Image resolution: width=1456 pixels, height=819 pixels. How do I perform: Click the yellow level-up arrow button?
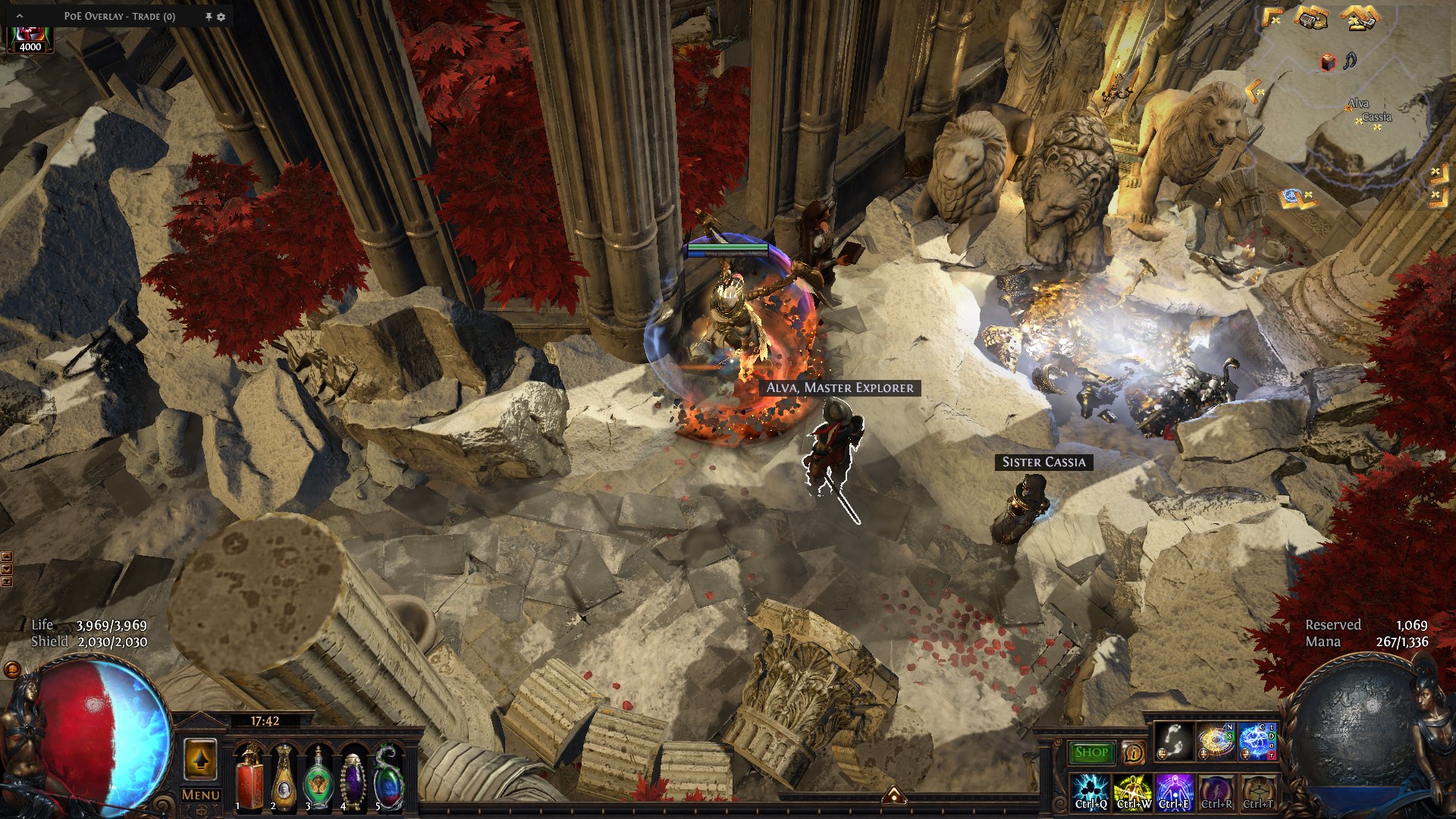(200, 760)
